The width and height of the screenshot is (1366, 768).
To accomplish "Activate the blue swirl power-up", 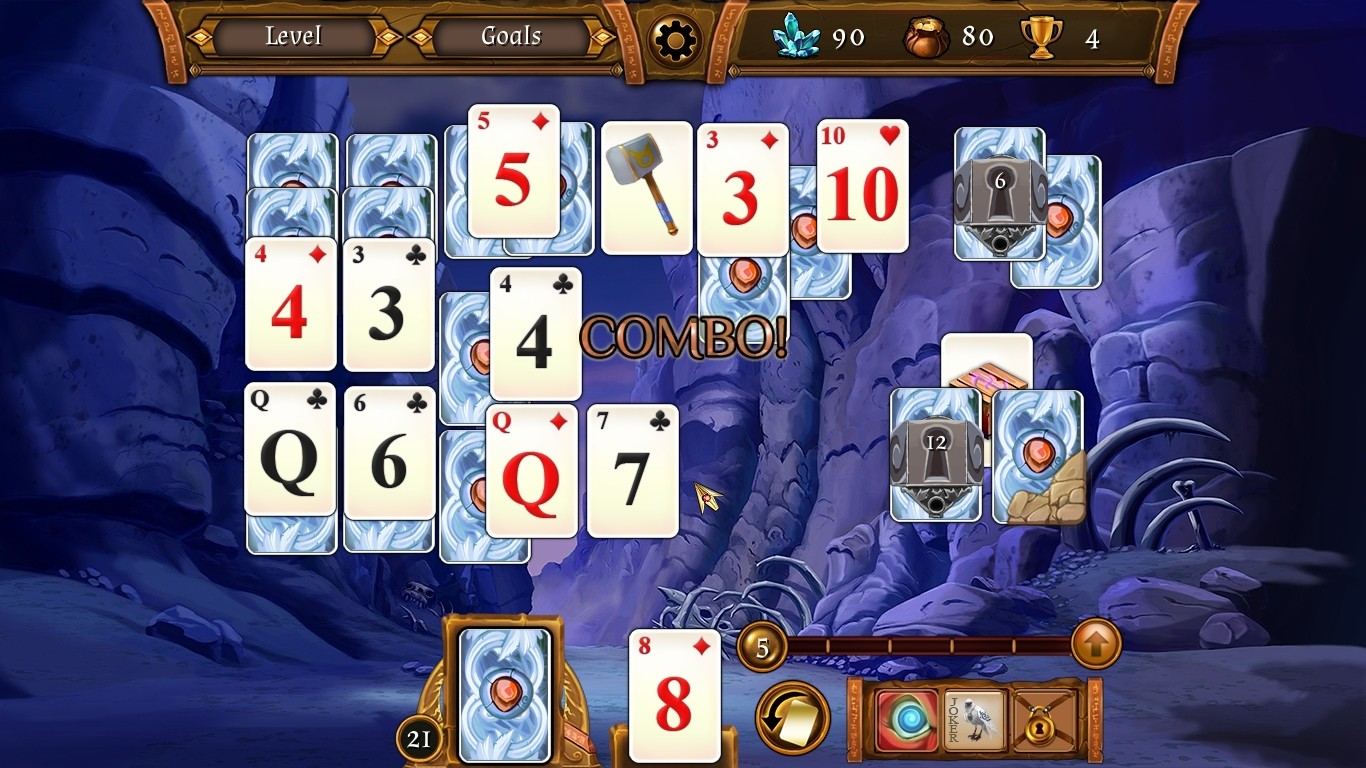I will (908, 718).
